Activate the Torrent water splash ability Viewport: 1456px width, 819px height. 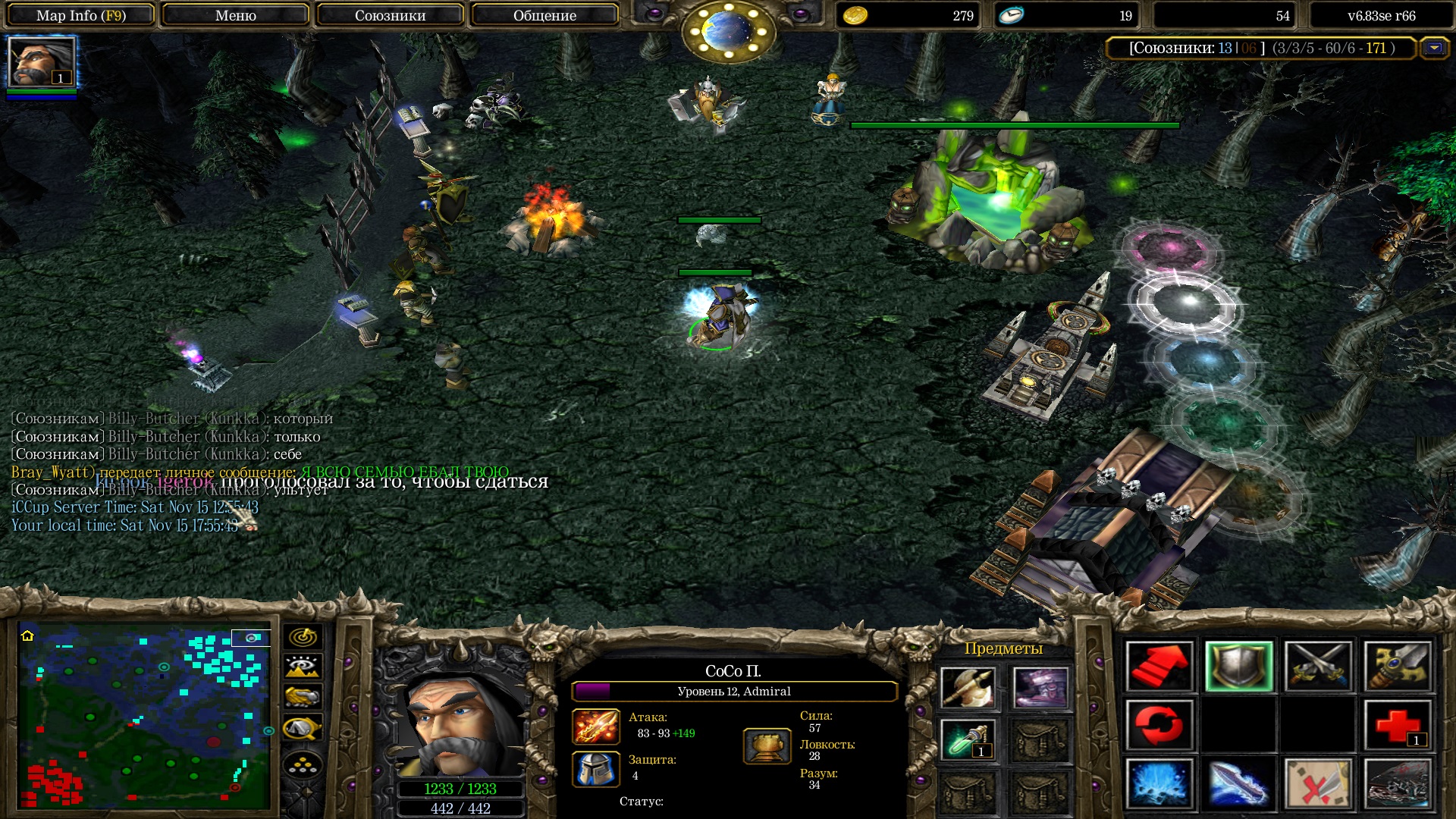1159,783
